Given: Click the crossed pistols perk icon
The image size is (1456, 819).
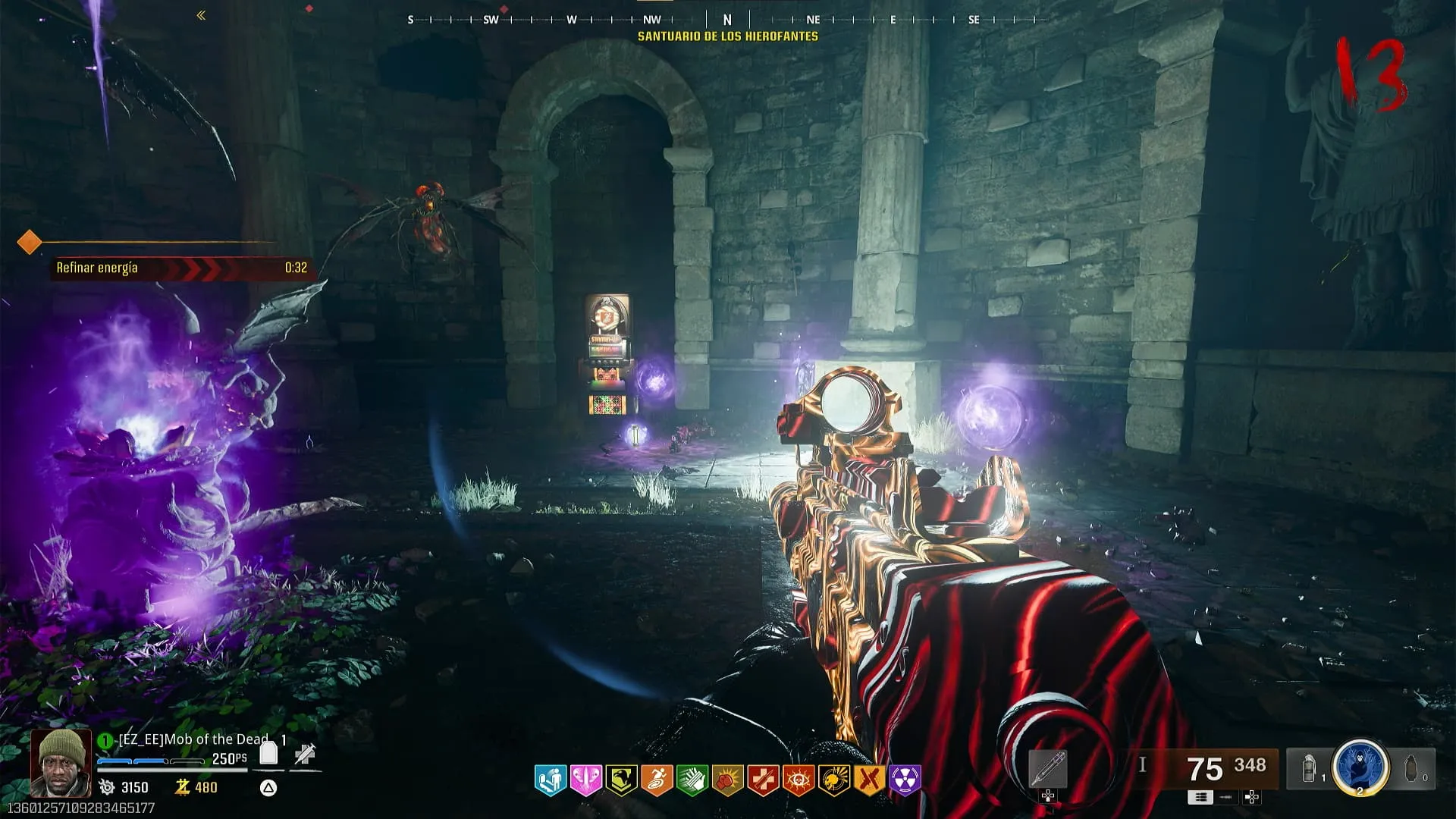Looking at the screenshot, I should [869, 779].
